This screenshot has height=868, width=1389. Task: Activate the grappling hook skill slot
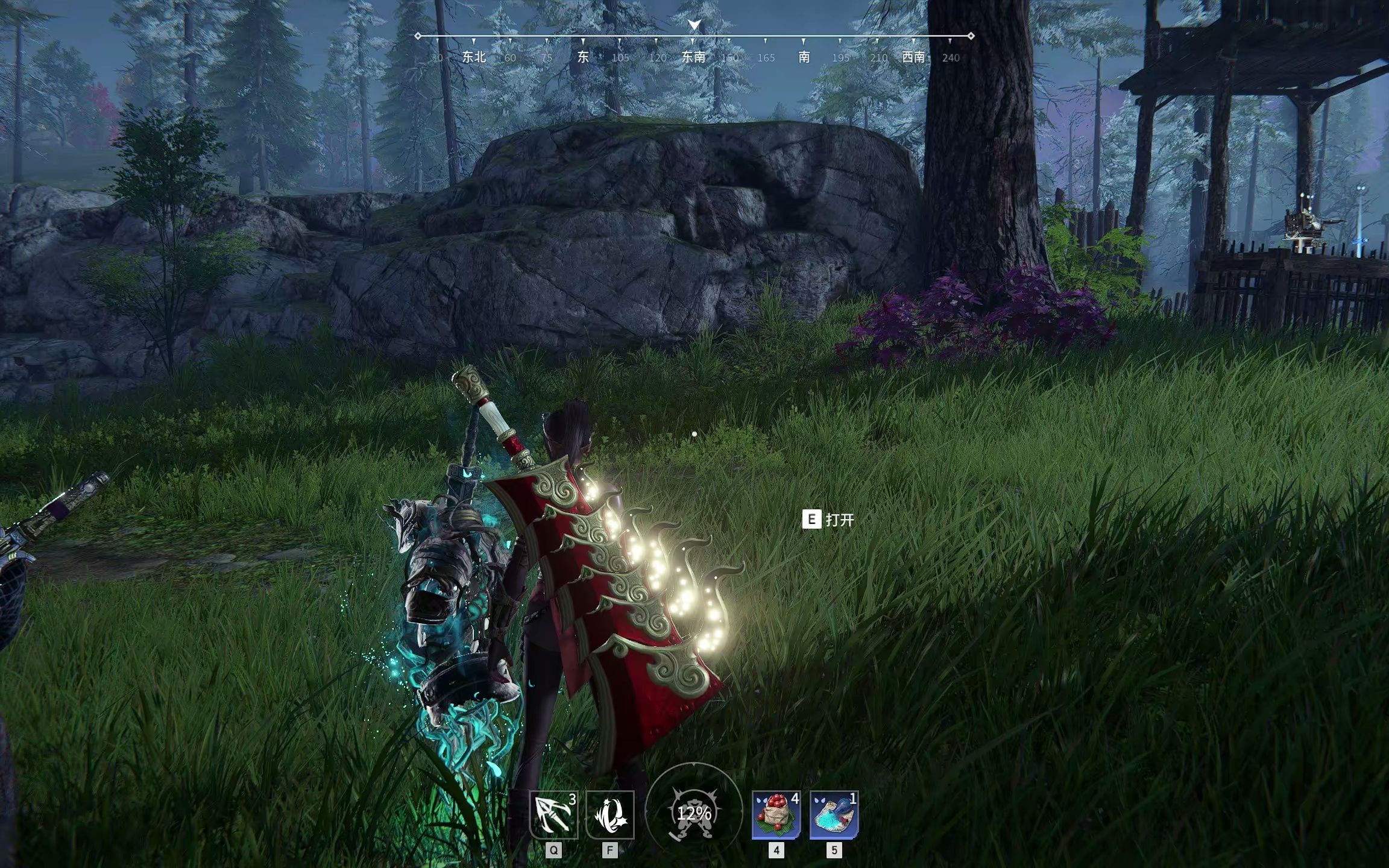pos(553,815)
